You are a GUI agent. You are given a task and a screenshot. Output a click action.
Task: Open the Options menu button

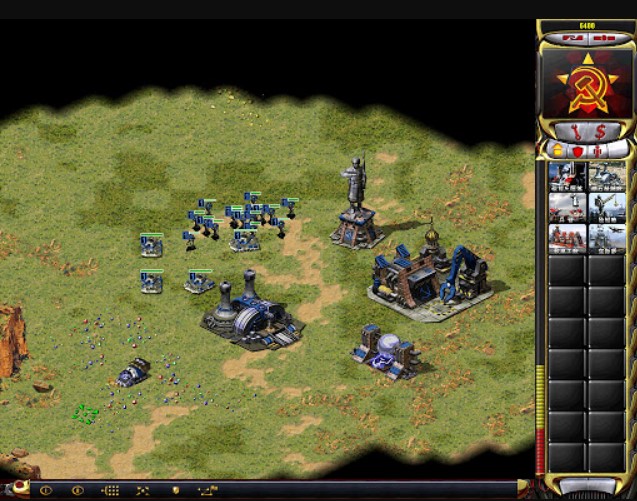point(603,38)
